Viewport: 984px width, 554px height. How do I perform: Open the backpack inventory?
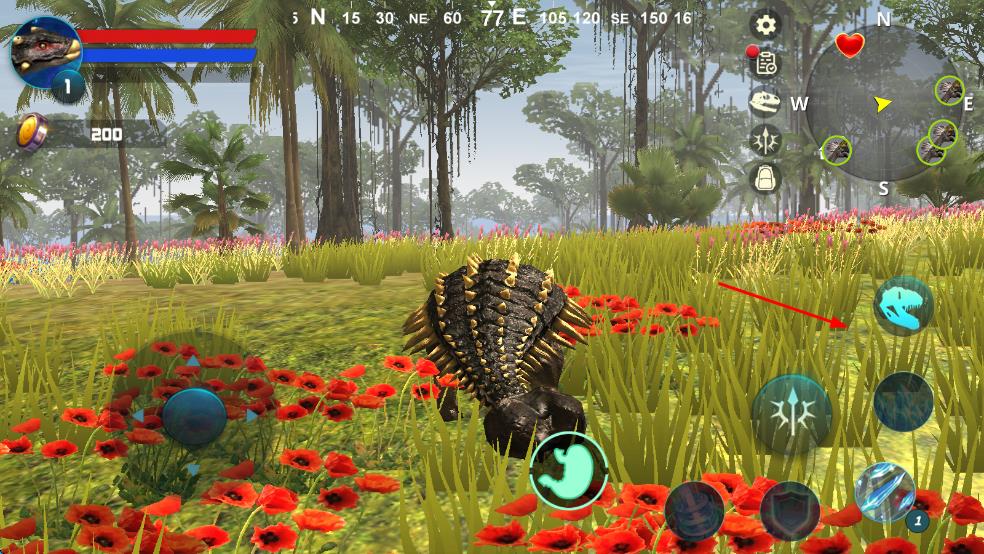point(766,178)
